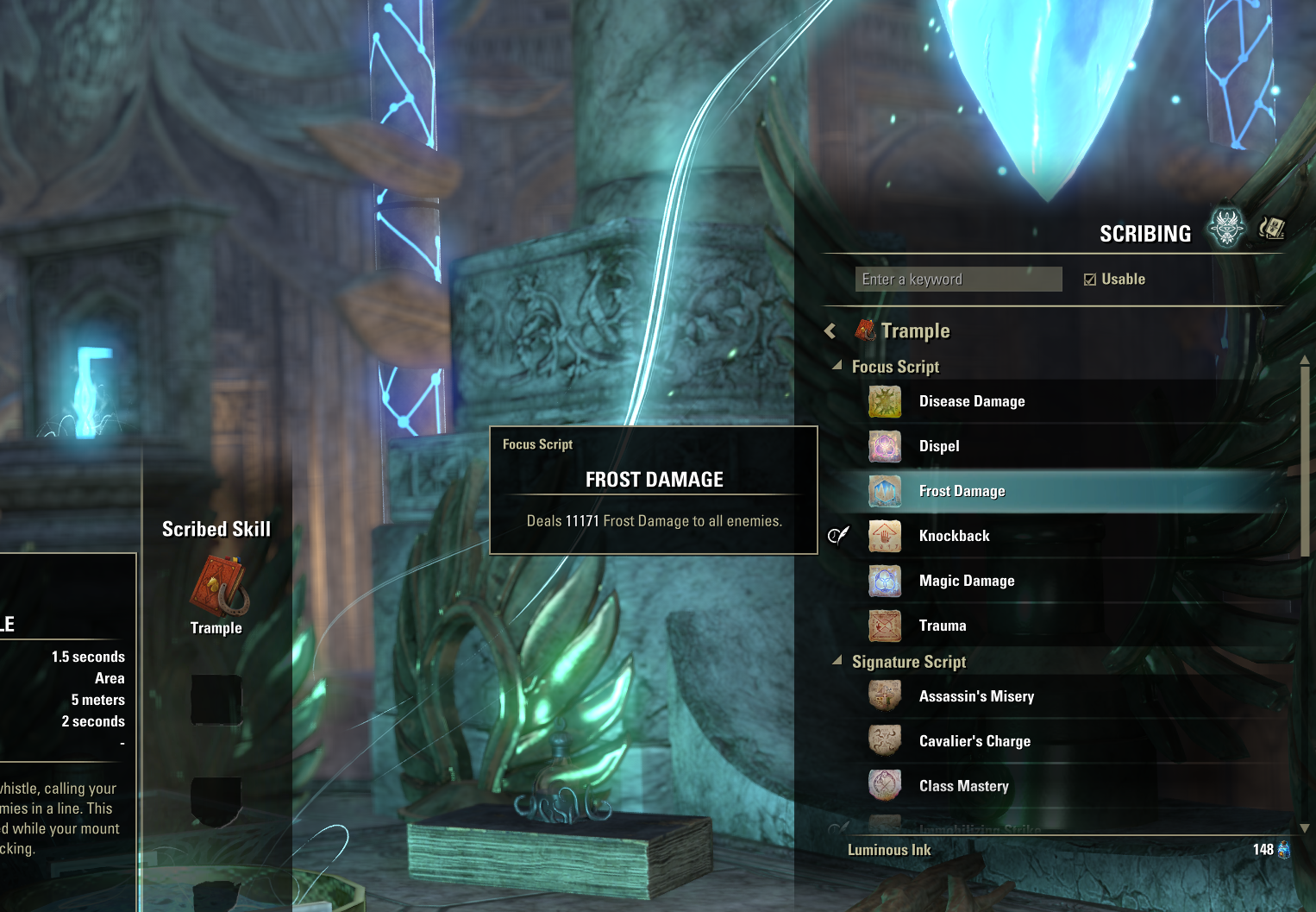Open the scribing tab with the emblem icon
1316x912 pixels.
coord(1225,228)
